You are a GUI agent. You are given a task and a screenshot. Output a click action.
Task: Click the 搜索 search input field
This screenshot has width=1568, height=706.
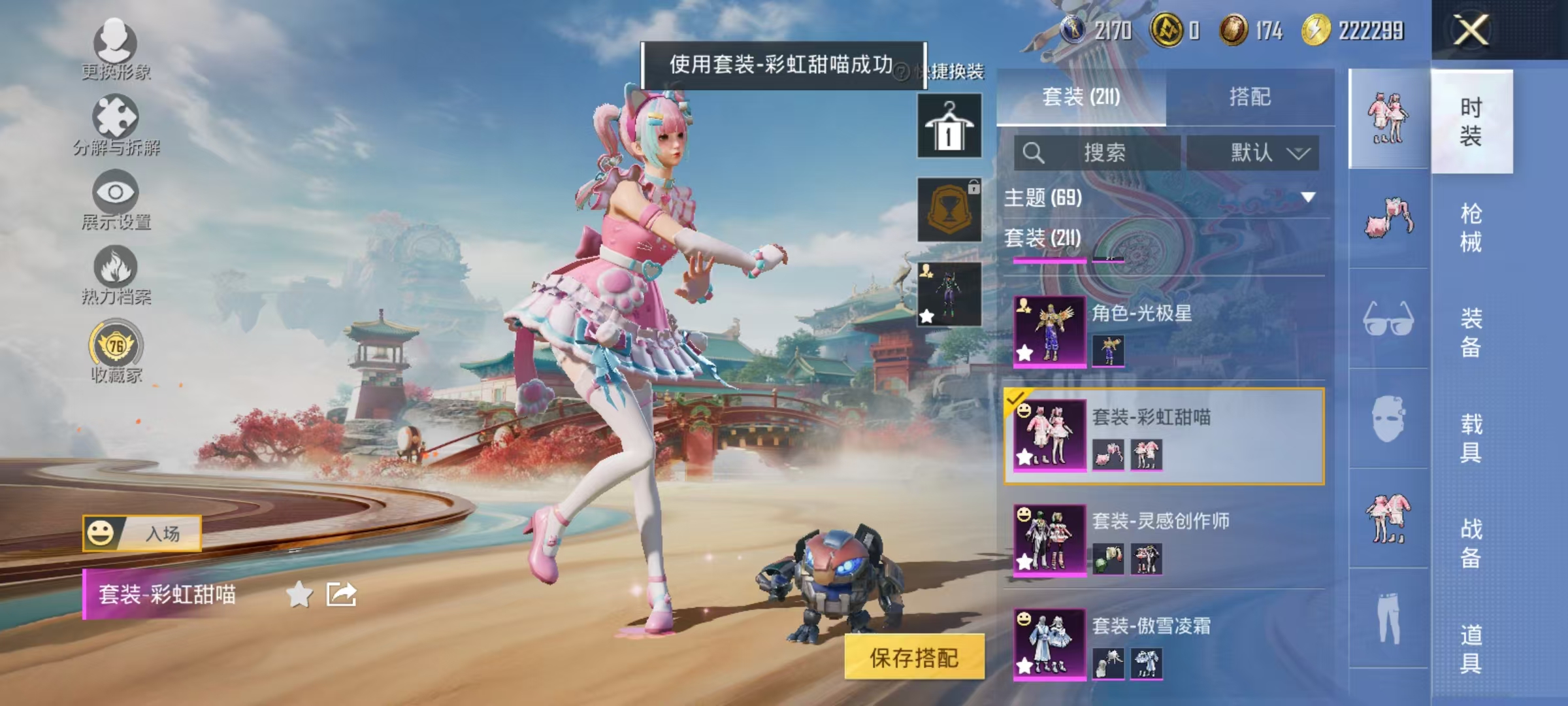click(1098, 150)
